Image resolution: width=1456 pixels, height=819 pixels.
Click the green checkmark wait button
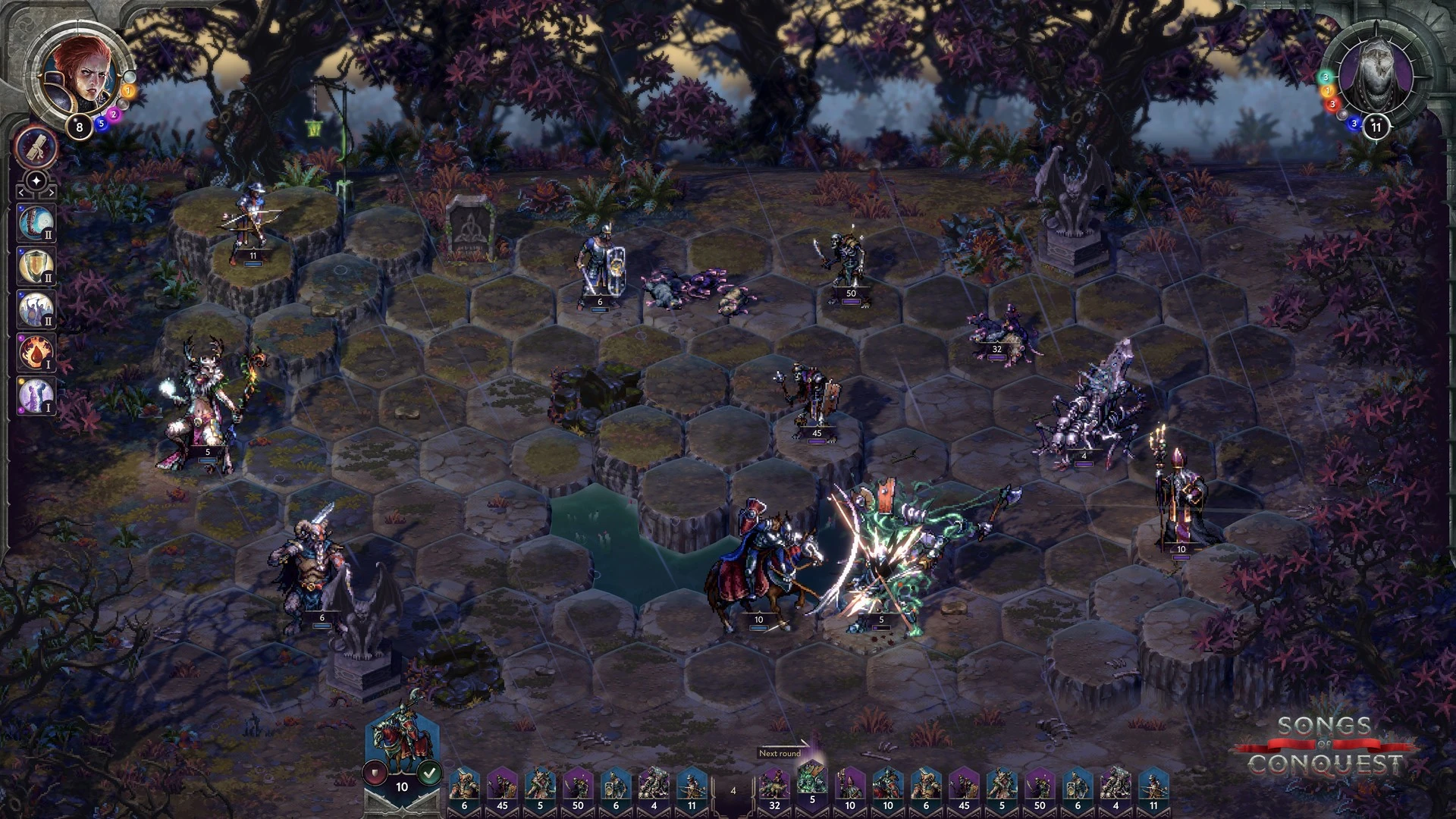(430, 773)
